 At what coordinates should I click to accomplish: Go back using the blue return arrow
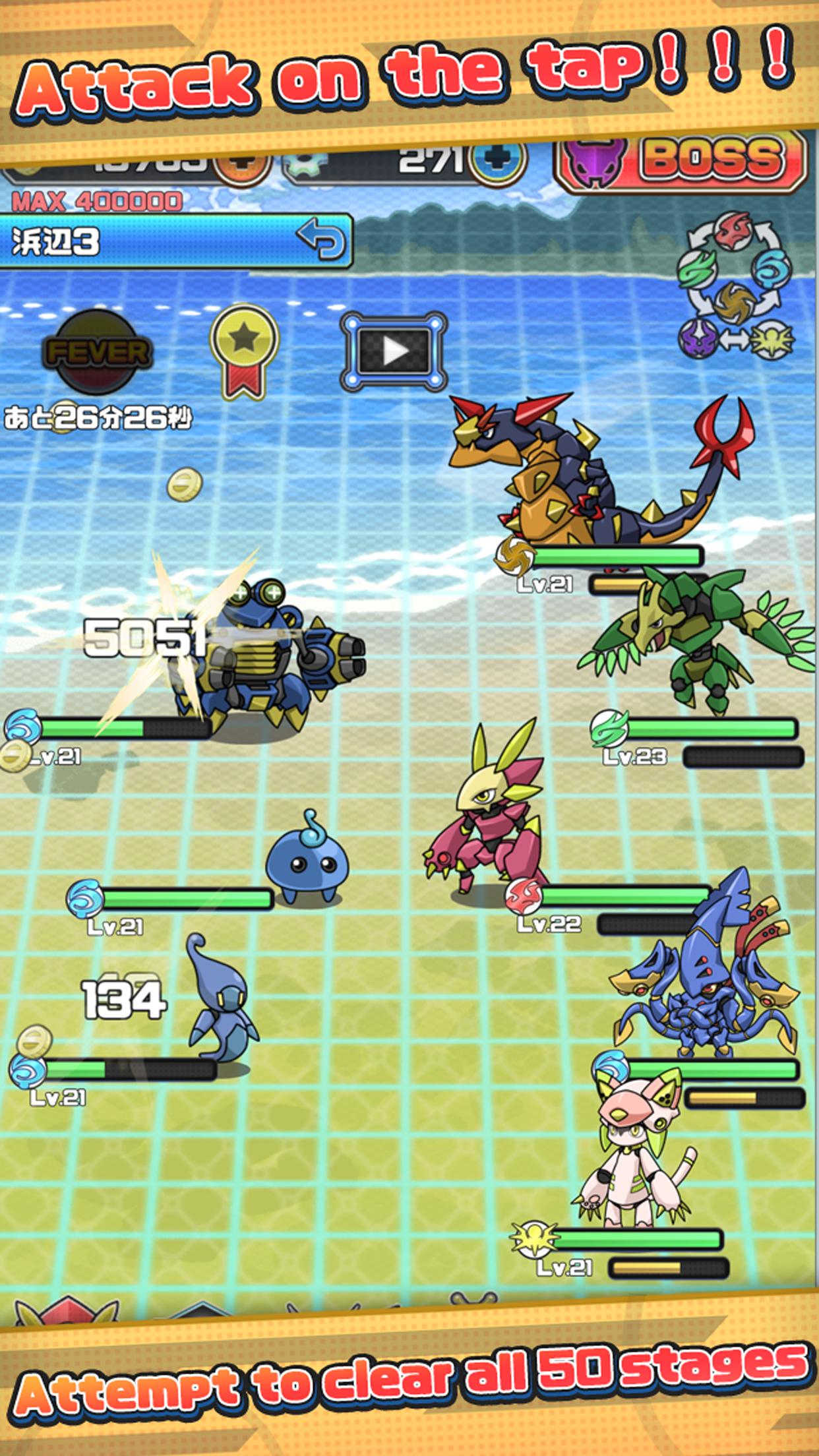click(x=321, y=239)
